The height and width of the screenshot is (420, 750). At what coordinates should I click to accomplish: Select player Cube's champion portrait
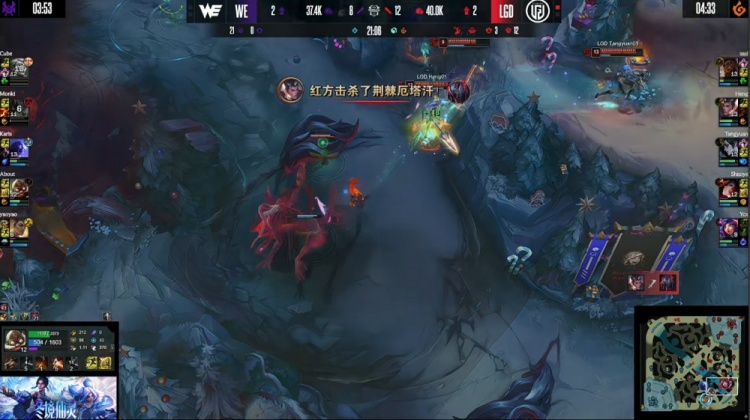pyautogui.click(x=19, y=69)
